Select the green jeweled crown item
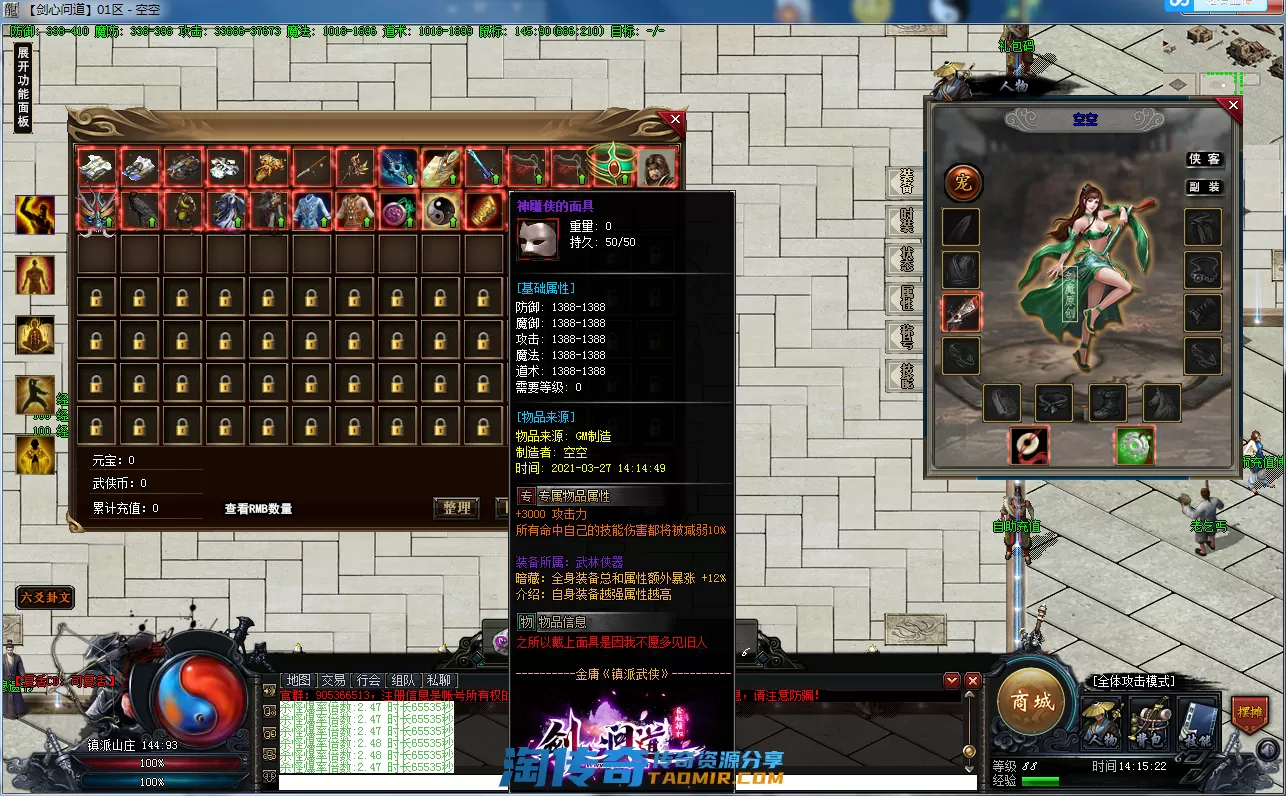The width and height of the screenshot is (1286, 796). [x=611, y=164]
